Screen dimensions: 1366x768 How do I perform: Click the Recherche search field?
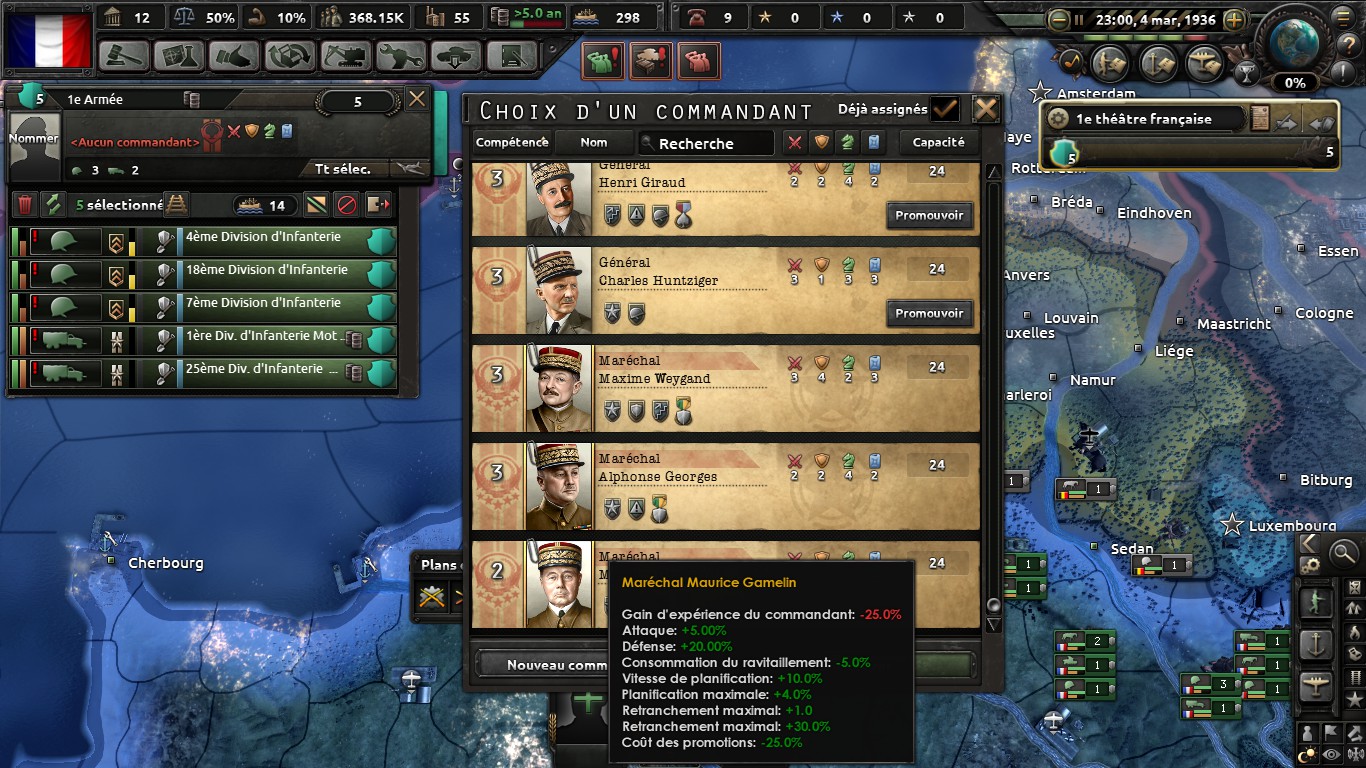point(708,143)
